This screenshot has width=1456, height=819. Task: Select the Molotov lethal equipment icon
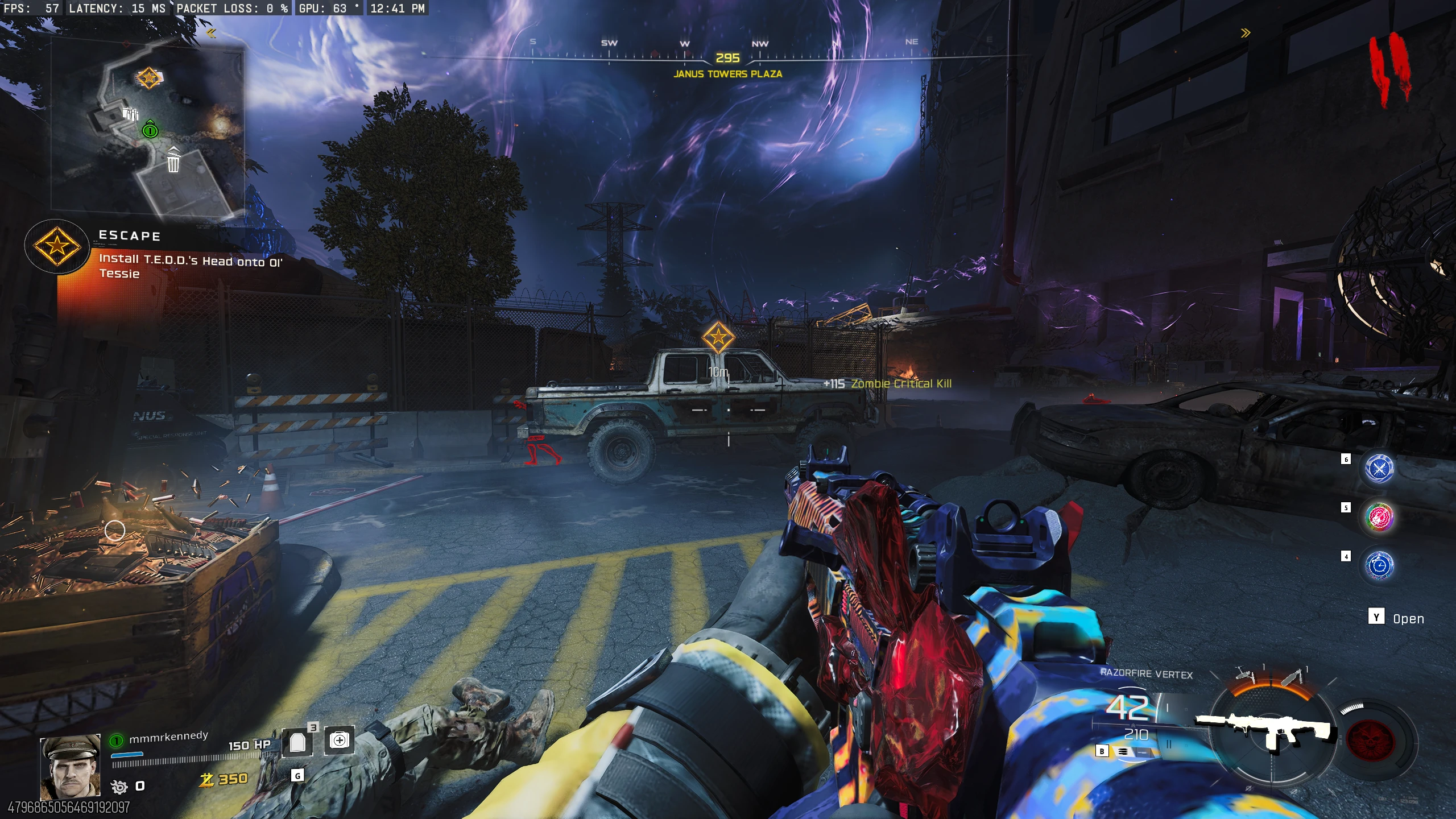tap(1293, 676)
